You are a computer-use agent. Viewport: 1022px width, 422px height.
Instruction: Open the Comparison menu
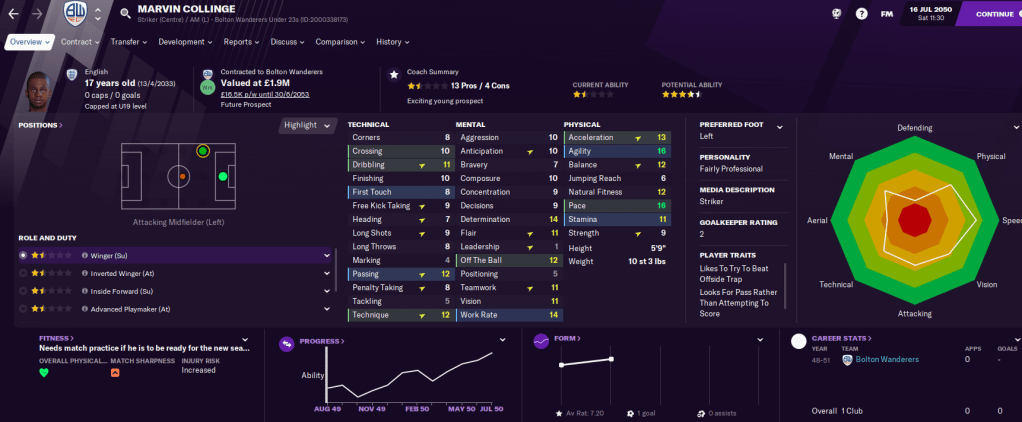tap(339, 42)
